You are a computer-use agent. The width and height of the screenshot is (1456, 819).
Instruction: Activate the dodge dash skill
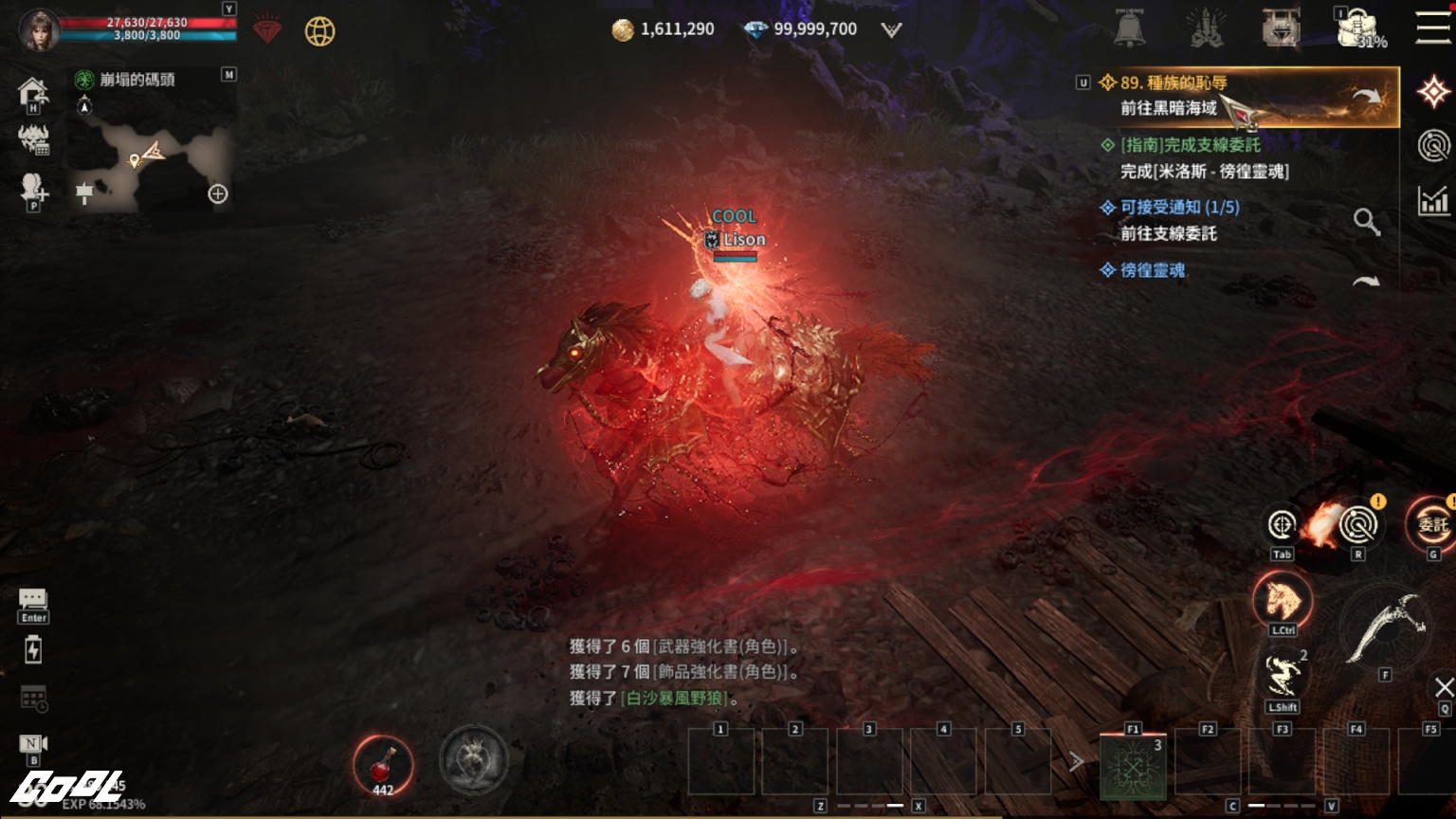1282,675
